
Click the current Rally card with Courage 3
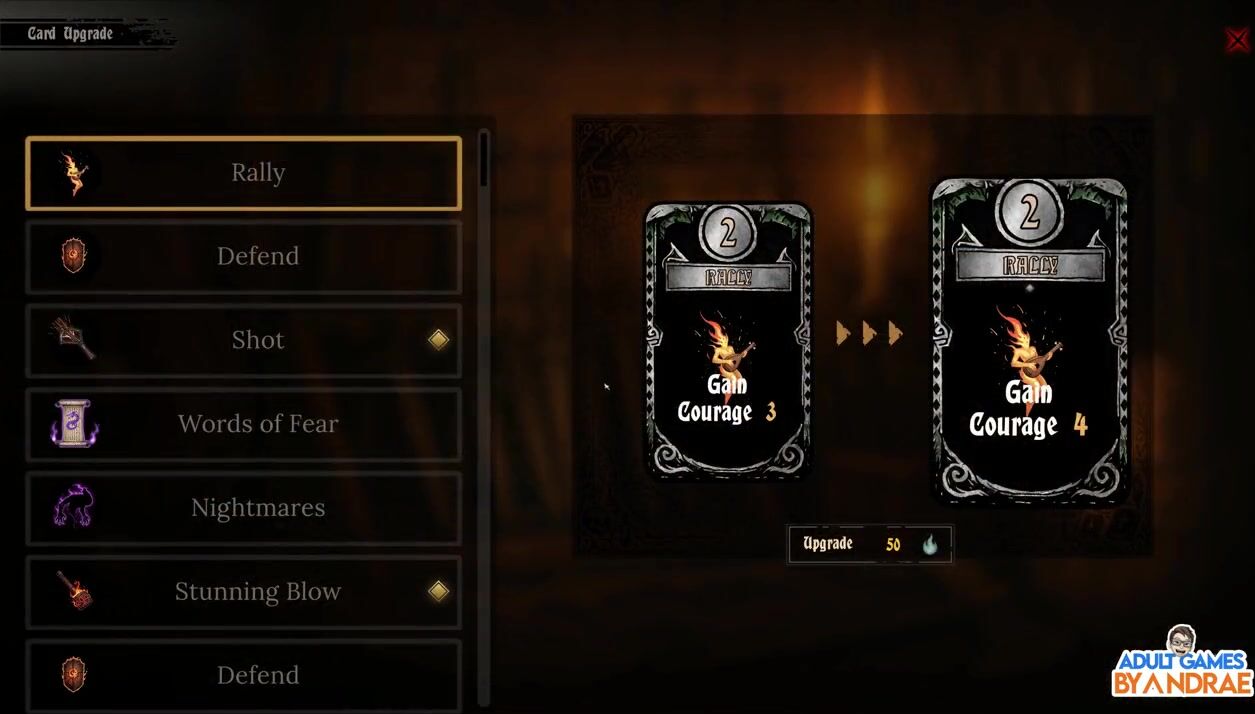pyautogui.click(x=728, y=340)
